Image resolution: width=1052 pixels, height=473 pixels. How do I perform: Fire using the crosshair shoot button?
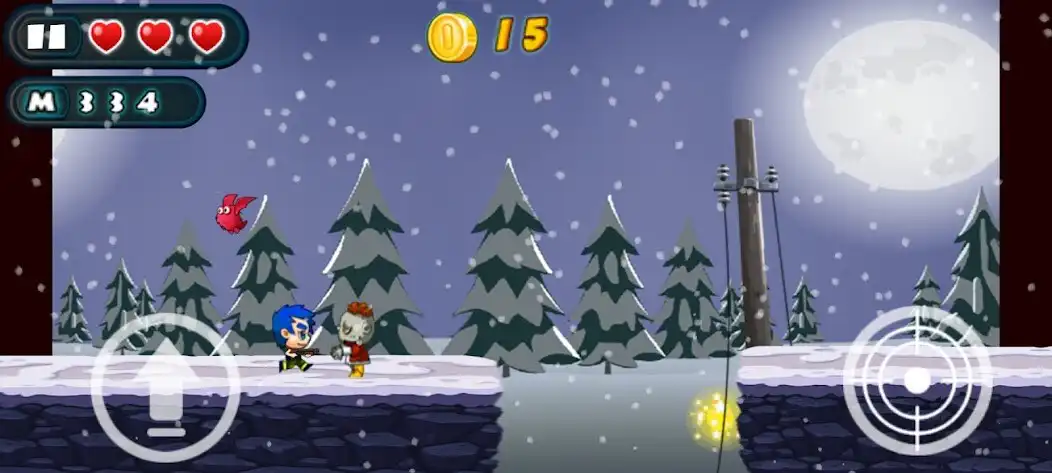pos(916,380)
